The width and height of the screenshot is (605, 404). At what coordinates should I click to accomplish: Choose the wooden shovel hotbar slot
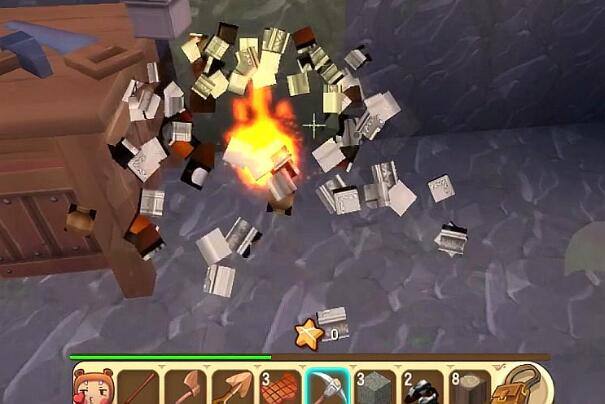pos(234,387)
